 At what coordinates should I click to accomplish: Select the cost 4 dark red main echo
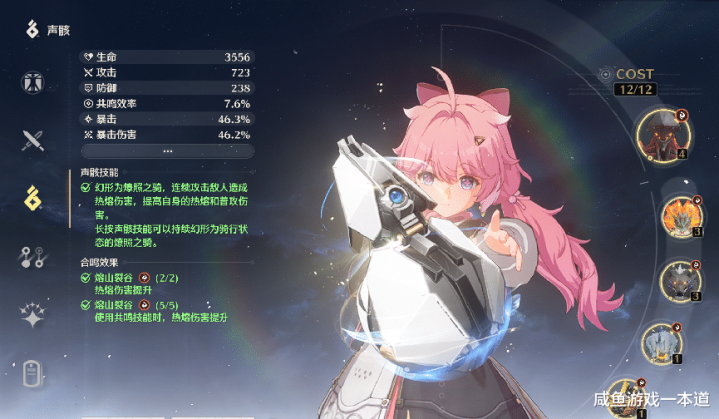(660, 134)
